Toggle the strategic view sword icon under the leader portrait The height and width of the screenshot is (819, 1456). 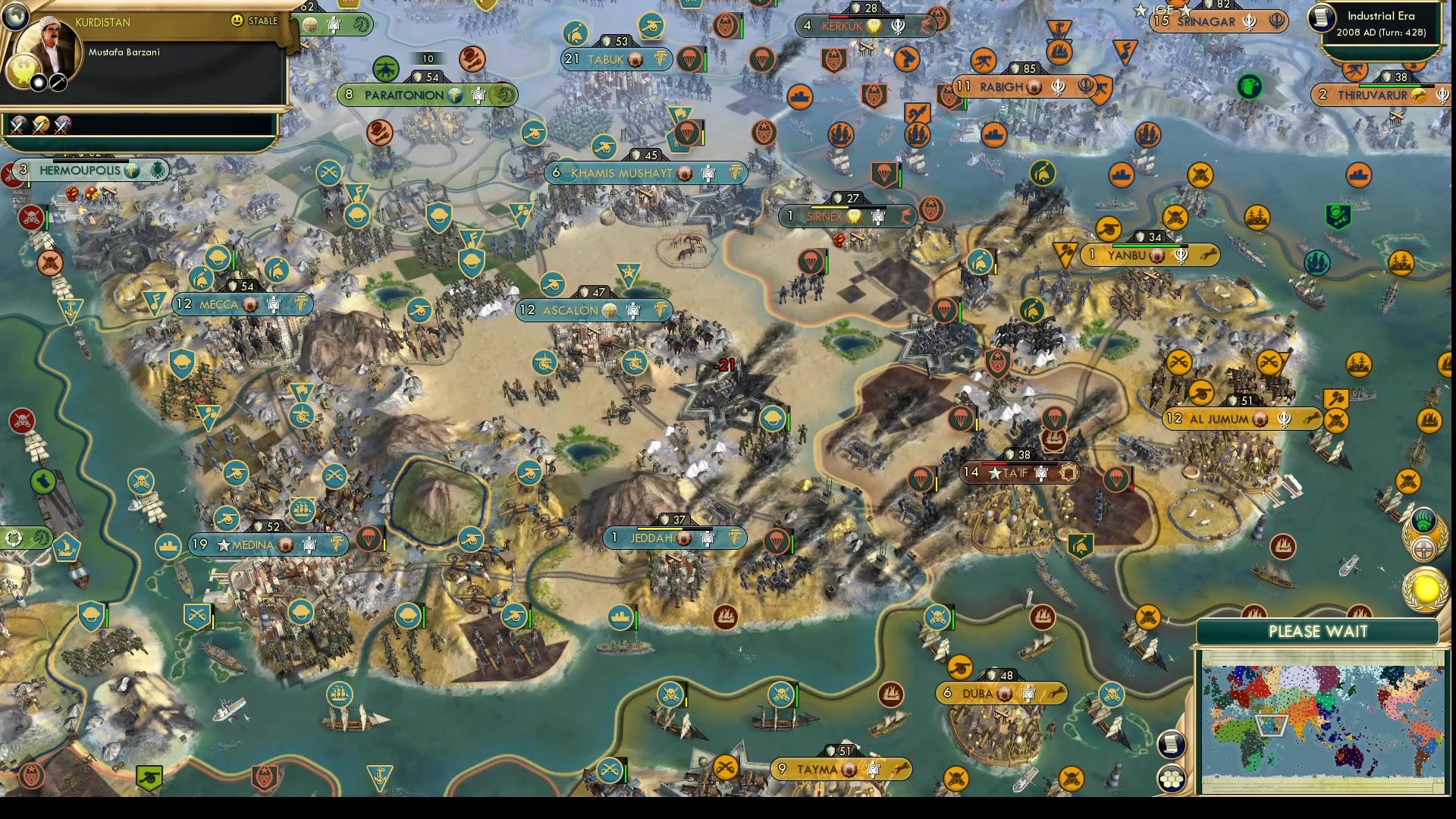click(x=58, y=83)
